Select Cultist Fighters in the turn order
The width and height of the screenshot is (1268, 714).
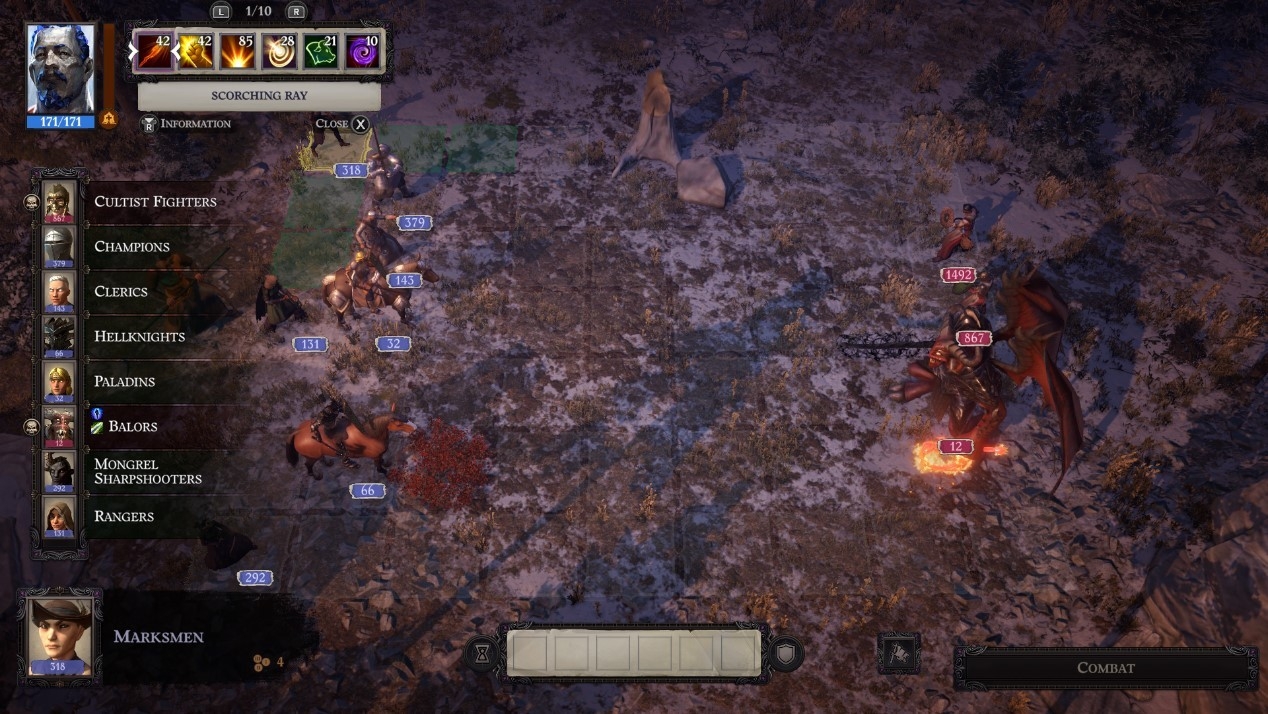point(154,202)
